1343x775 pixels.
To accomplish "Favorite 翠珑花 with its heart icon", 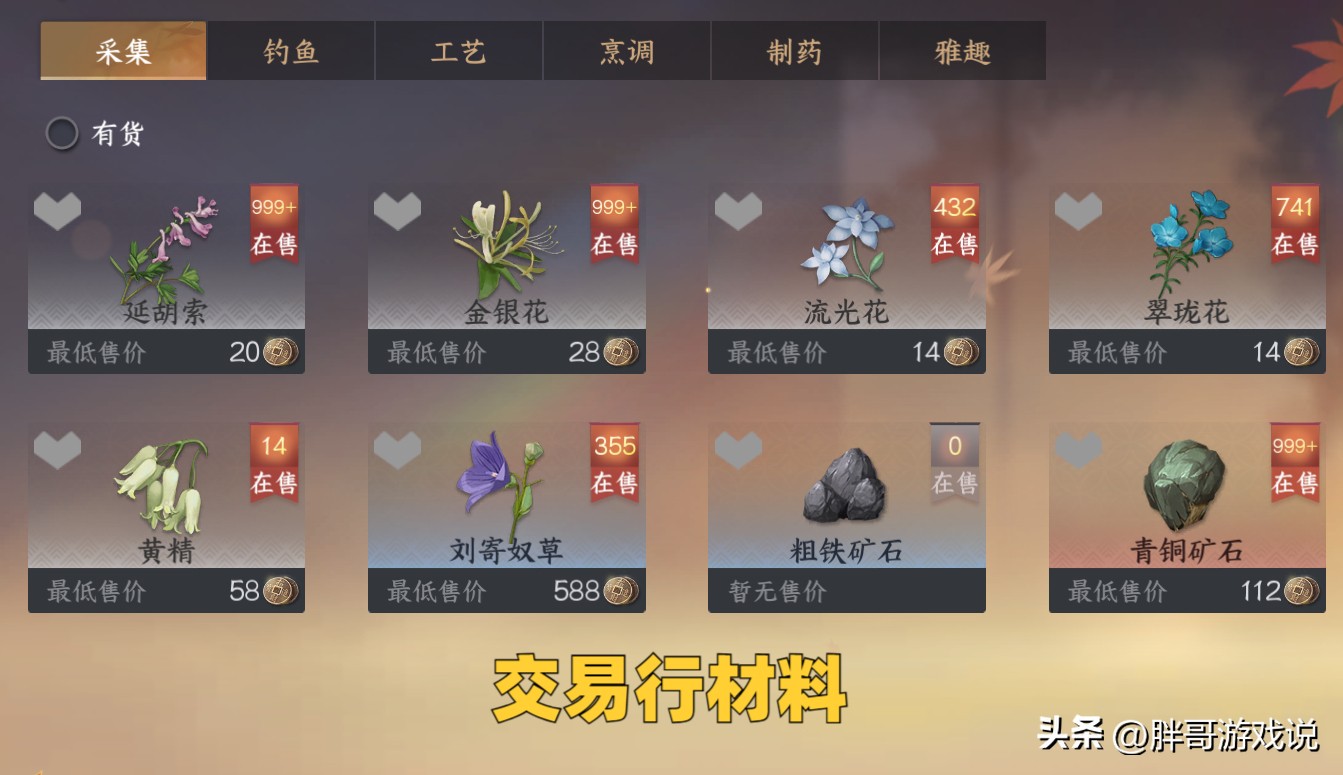I will (1080, 212).
